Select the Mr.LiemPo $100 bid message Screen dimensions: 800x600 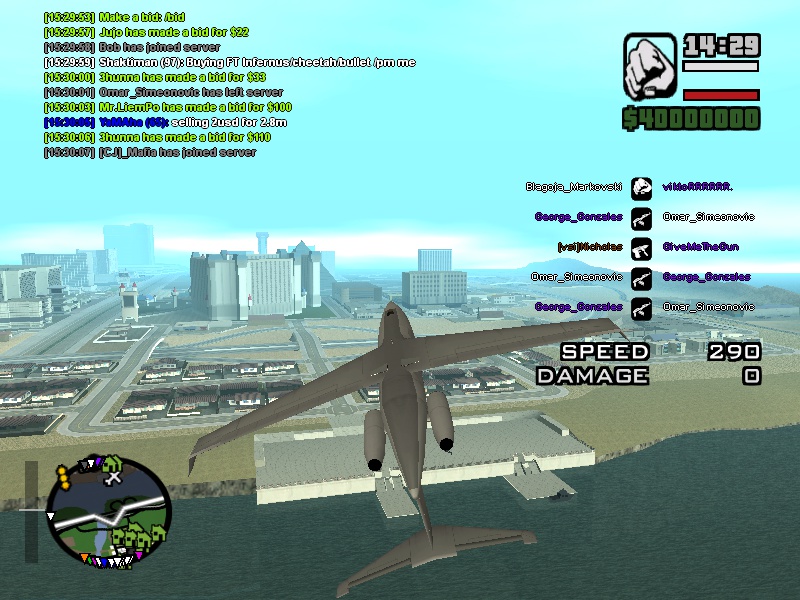(x=168, y=107)
